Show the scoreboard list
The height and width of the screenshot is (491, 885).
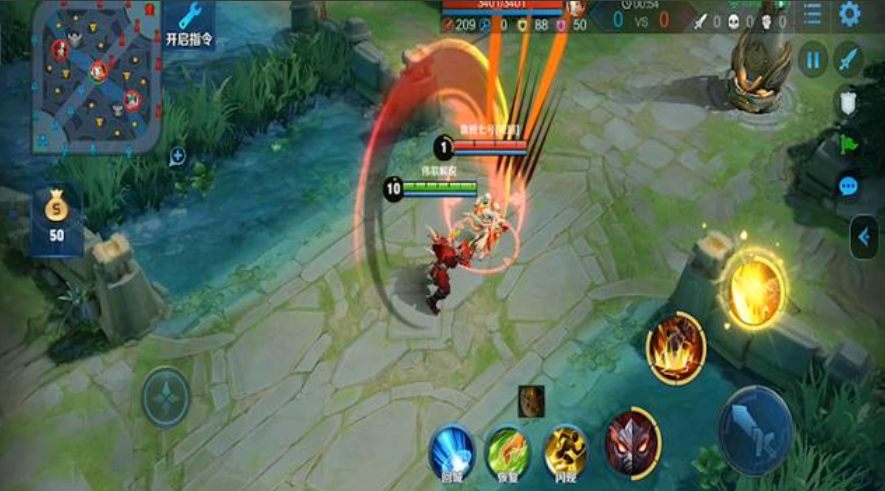click(812, 14)
